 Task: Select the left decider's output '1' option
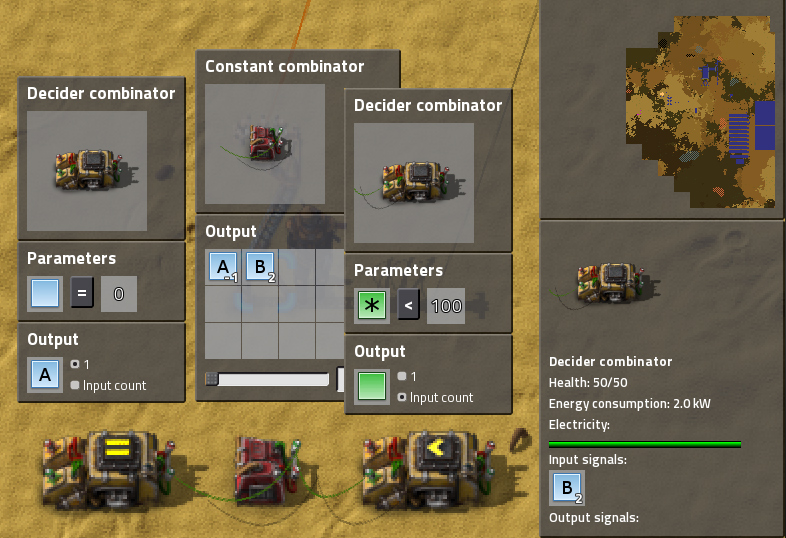tap(75, 364)
